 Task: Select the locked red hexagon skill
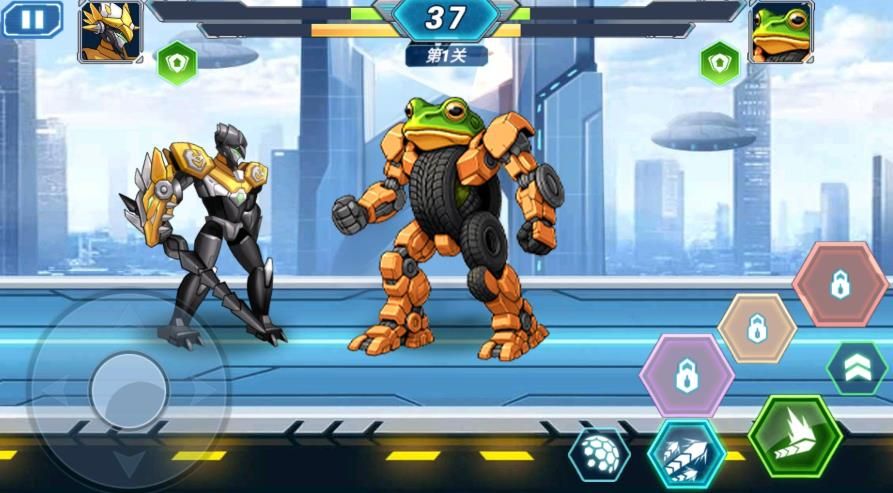(840, 285)
